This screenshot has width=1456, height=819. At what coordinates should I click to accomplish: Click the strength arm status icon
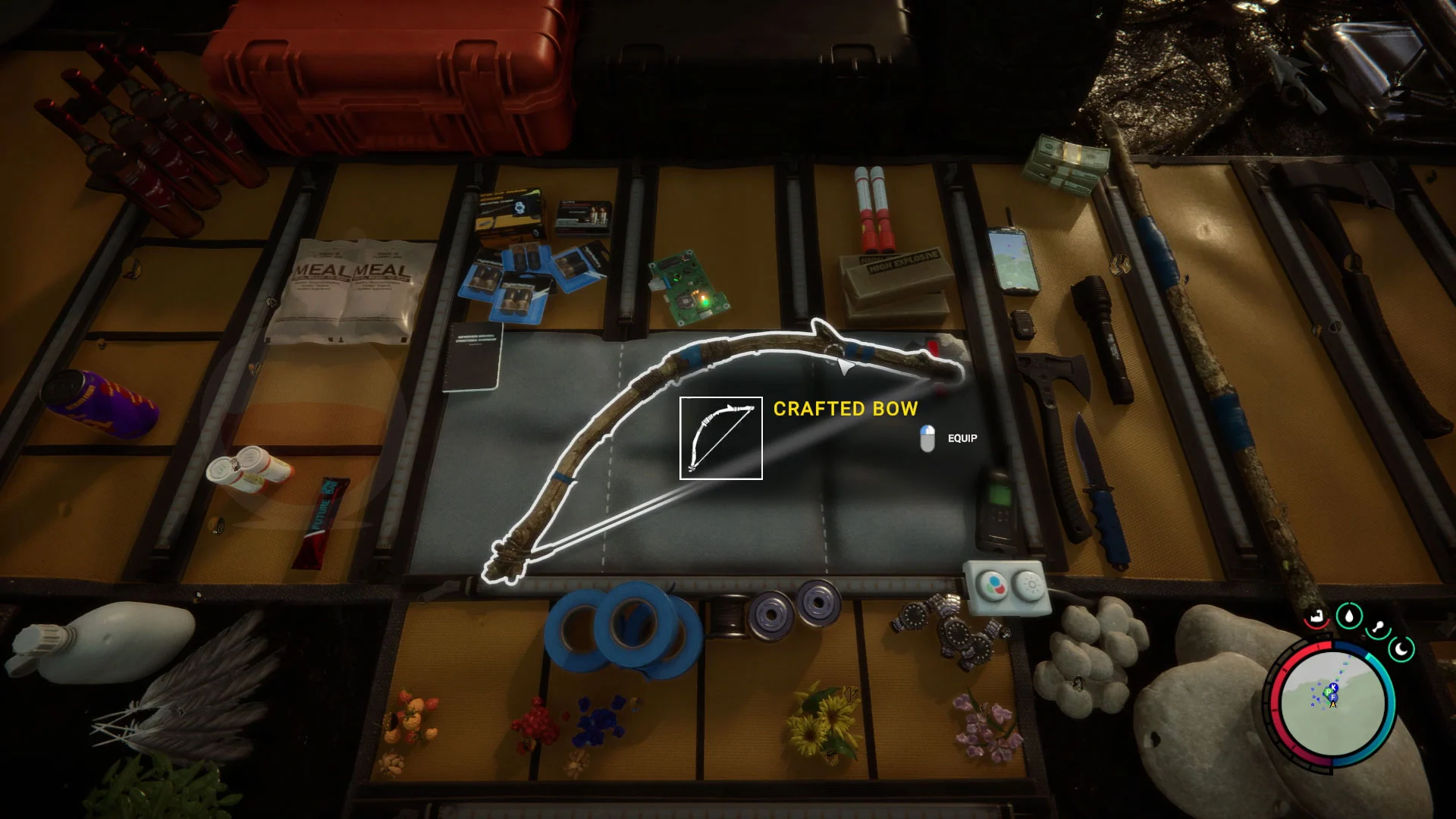(x=1316, y=617)
